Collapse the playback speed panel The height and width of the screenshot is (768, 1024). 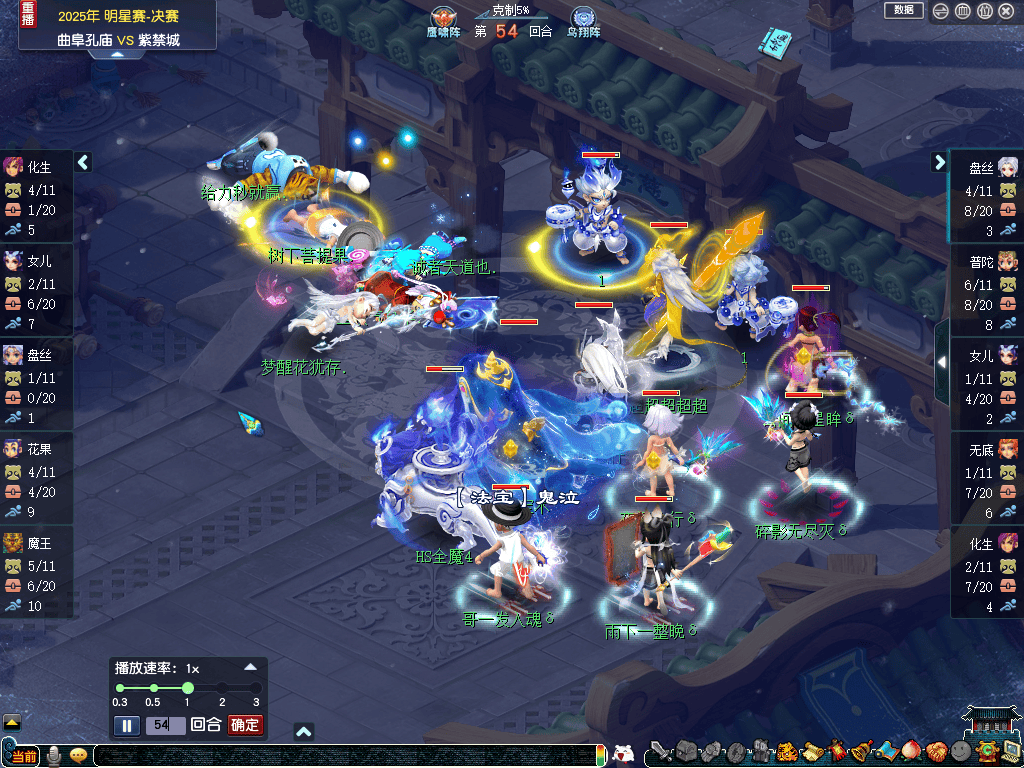(x=251, y=667)
